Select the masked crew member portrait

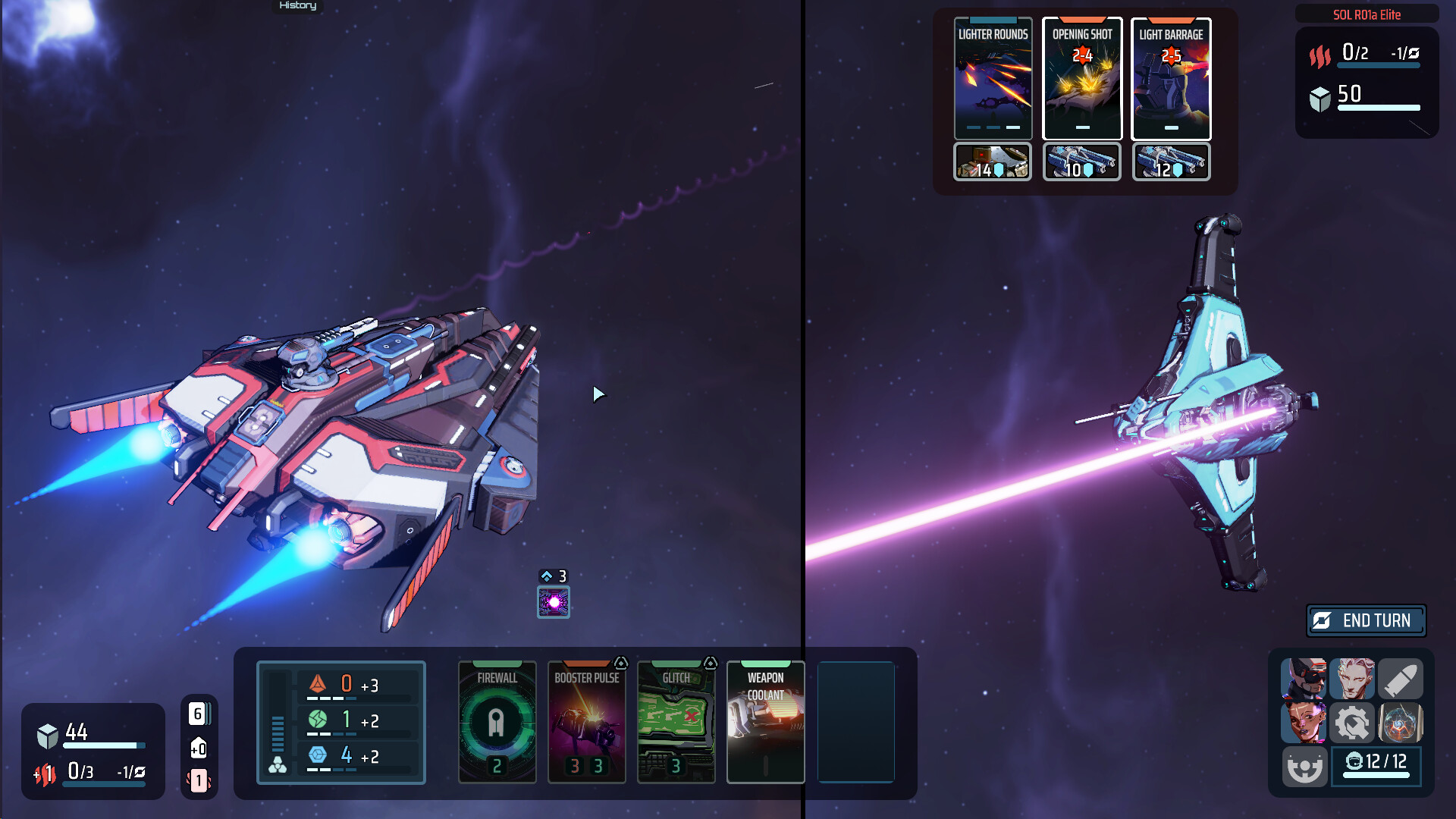(x=1304, y=678)
